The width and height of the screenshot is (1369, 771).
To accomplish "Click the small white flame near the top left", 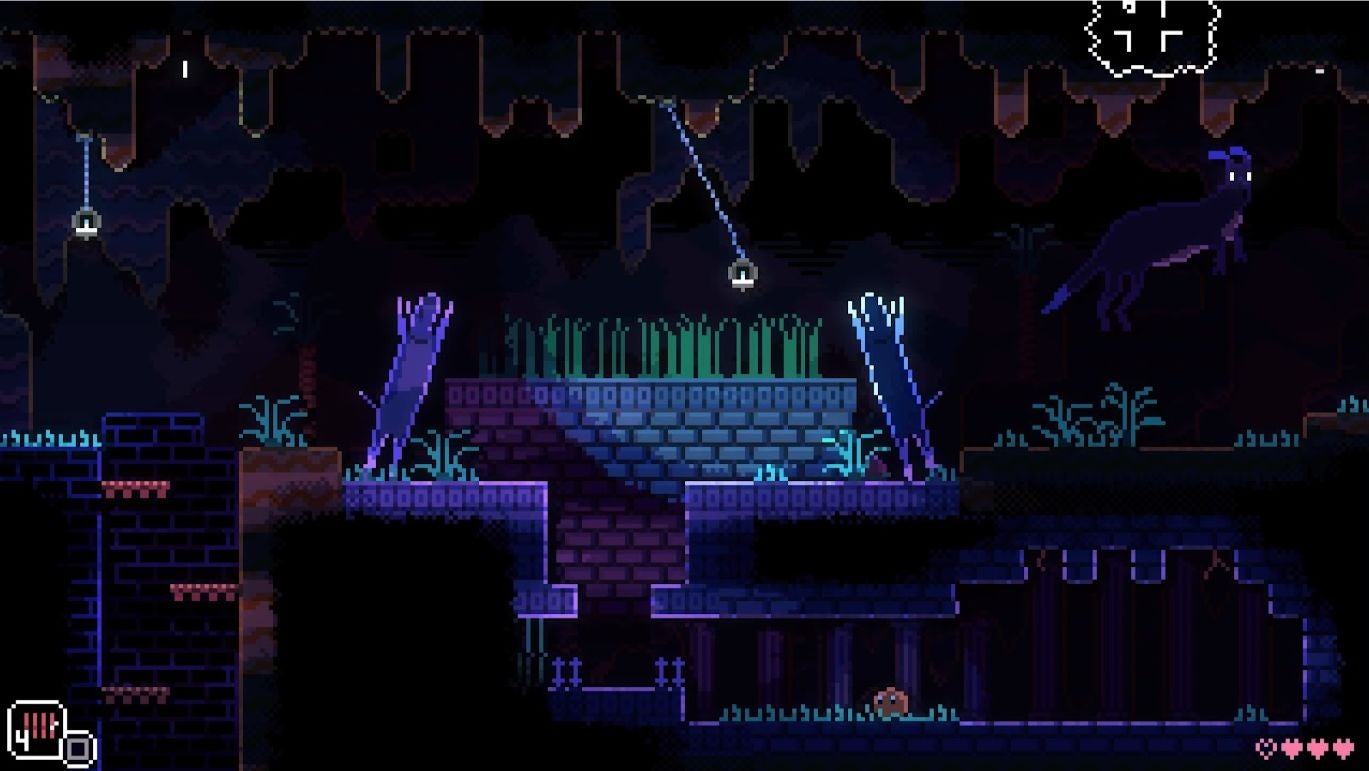I will (x=184, y=70).
